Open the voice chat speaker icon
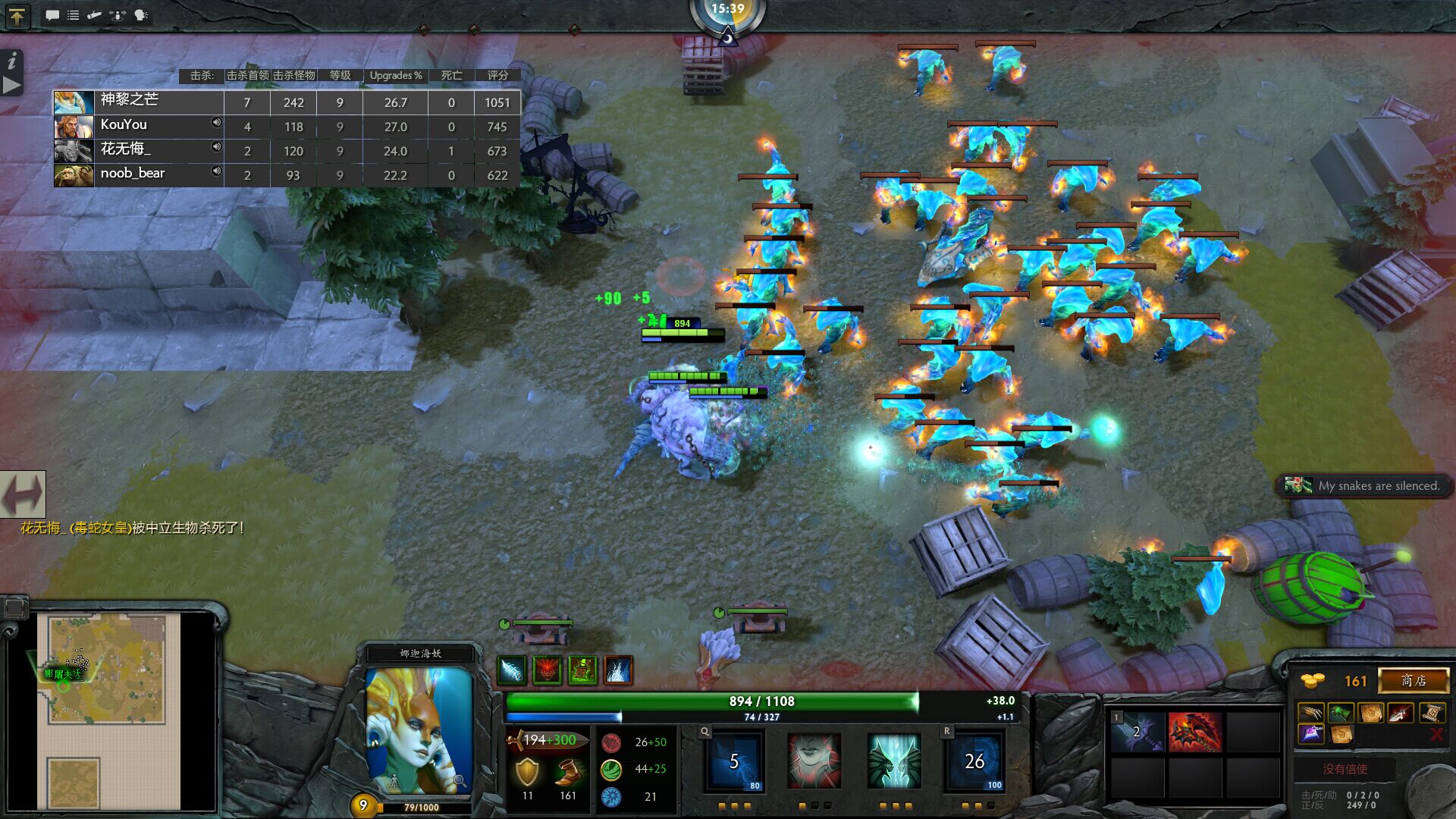The image size is (1456, 819). [139, 14]
